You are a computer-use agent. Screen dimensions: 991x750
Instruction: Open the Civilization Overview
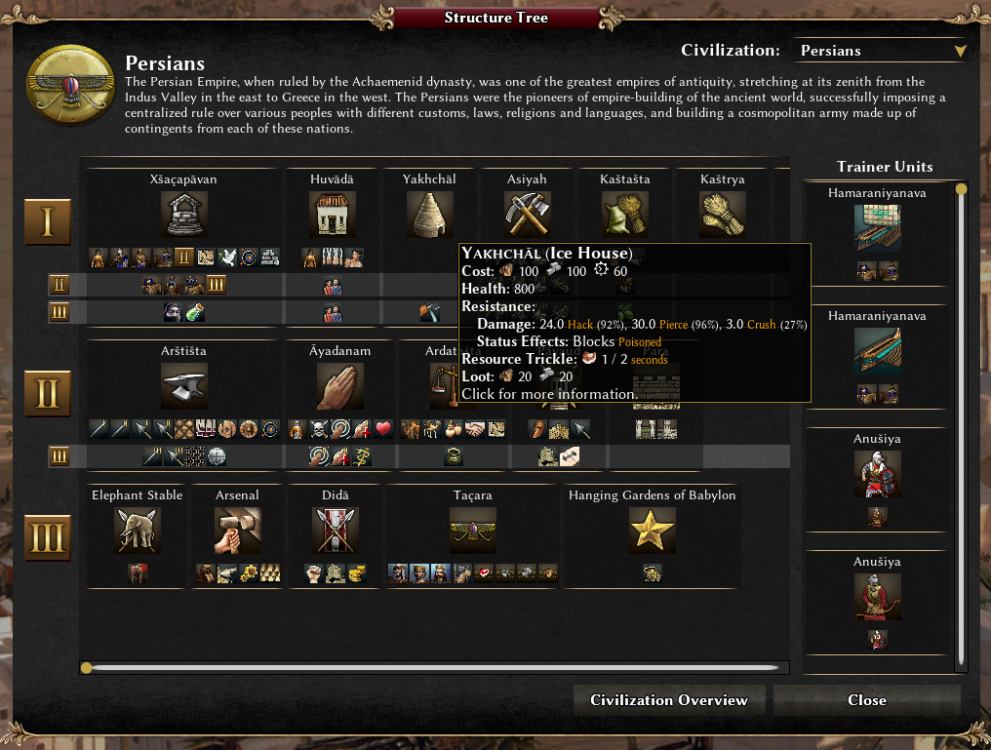tap(668, 700)
